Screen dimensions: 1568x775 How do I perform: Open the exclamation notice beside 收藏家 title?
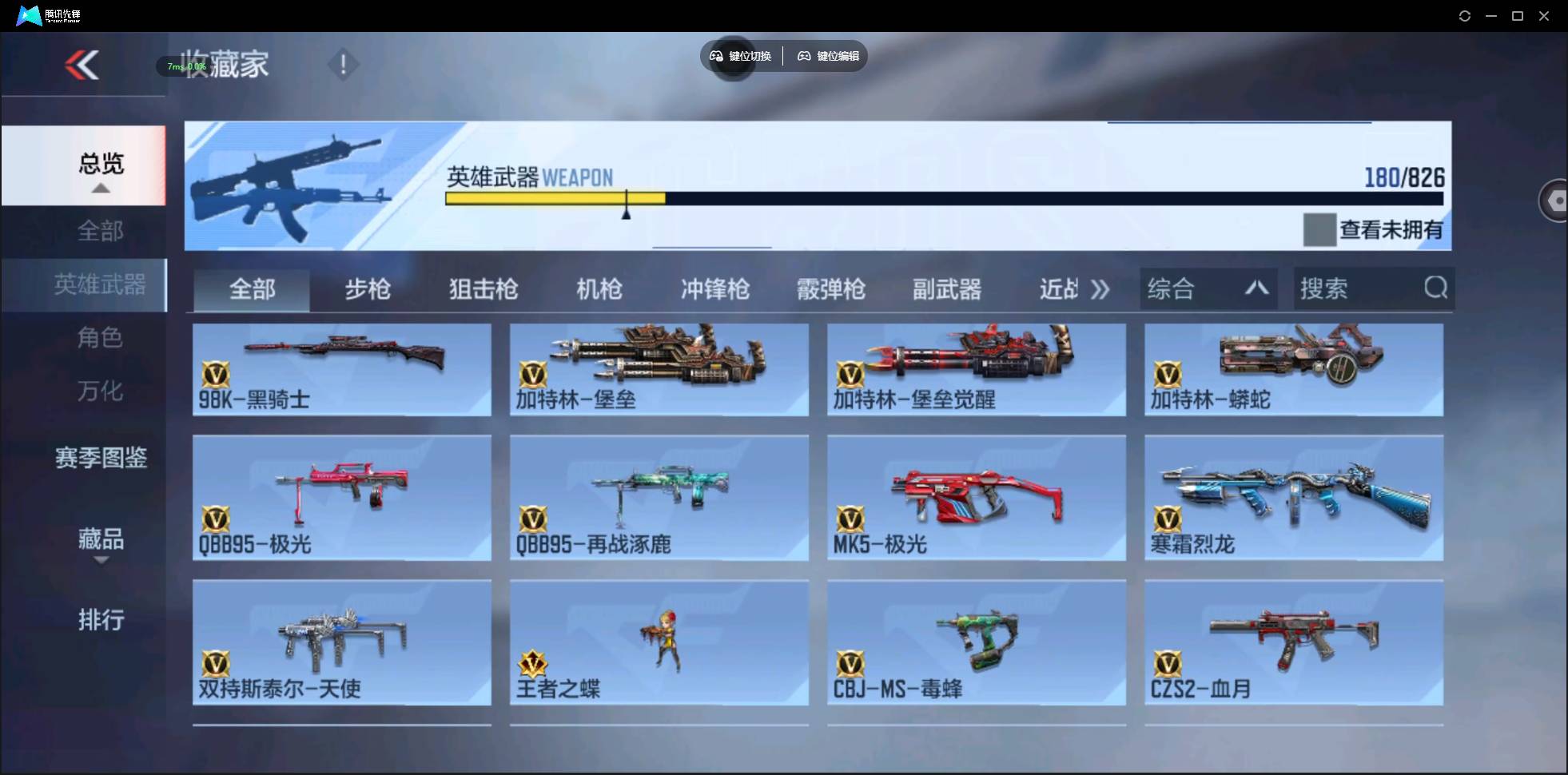[x=343, y=63]
